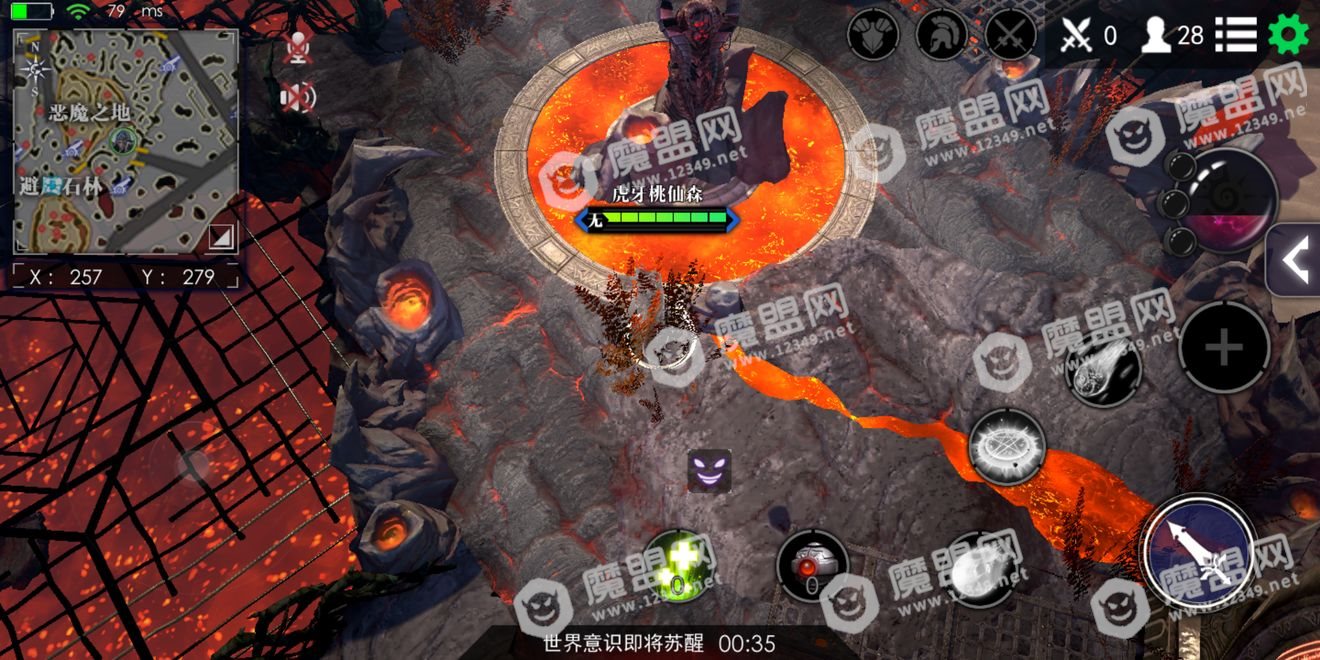Trigger the sword attack button
The width and height of the screenshot is (1320, 660).
click(1199, 552)
